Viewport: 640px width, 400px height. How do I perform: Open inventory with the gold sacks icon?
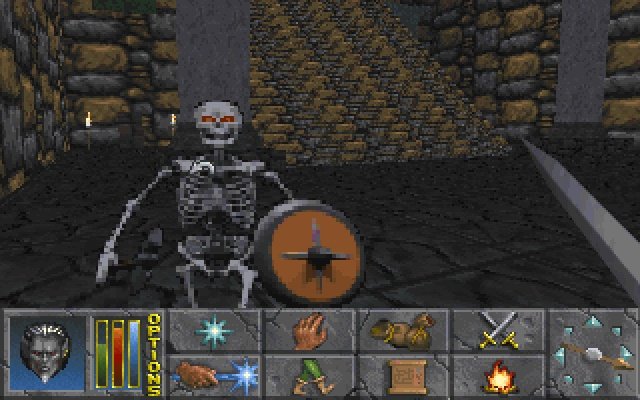[x=402, y=330]
